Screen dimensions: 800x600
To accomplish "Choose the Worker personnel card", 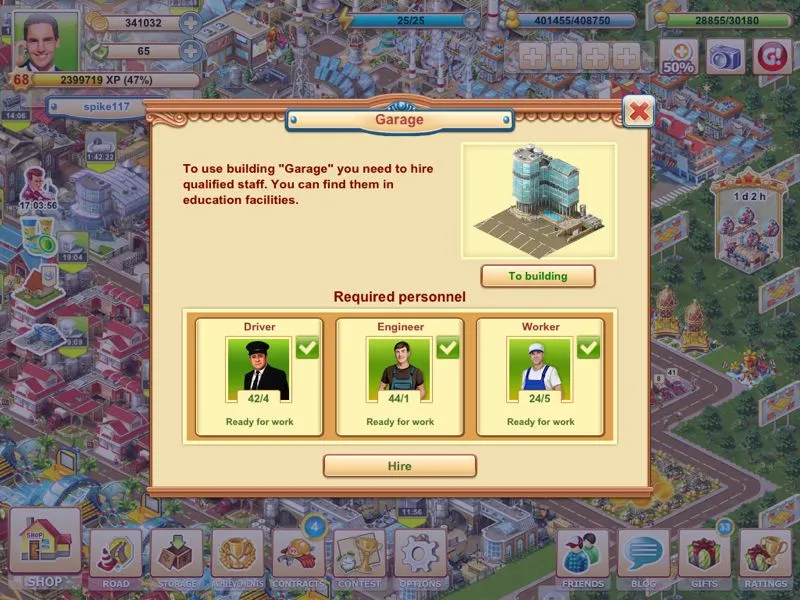I will 540,377.
